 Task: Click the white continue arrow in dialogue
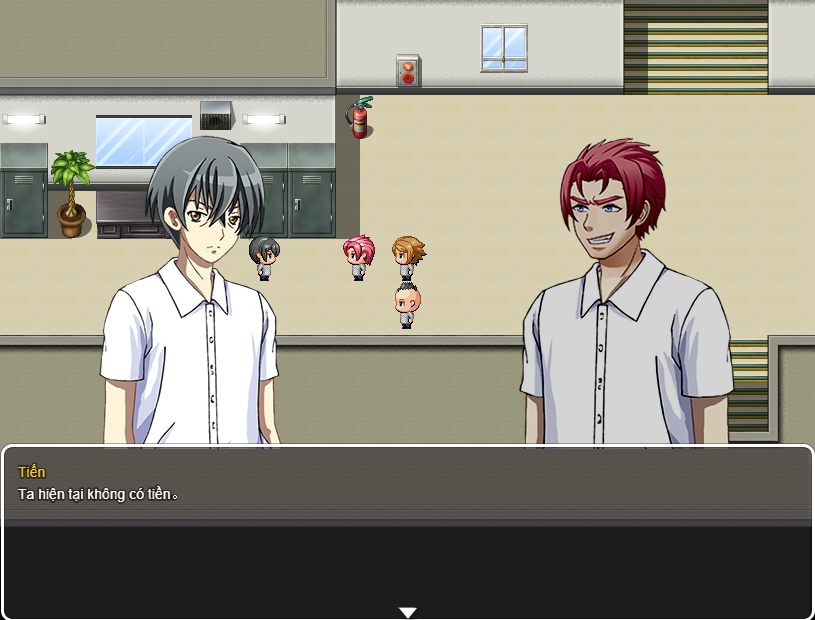click(x=407, y=612)
